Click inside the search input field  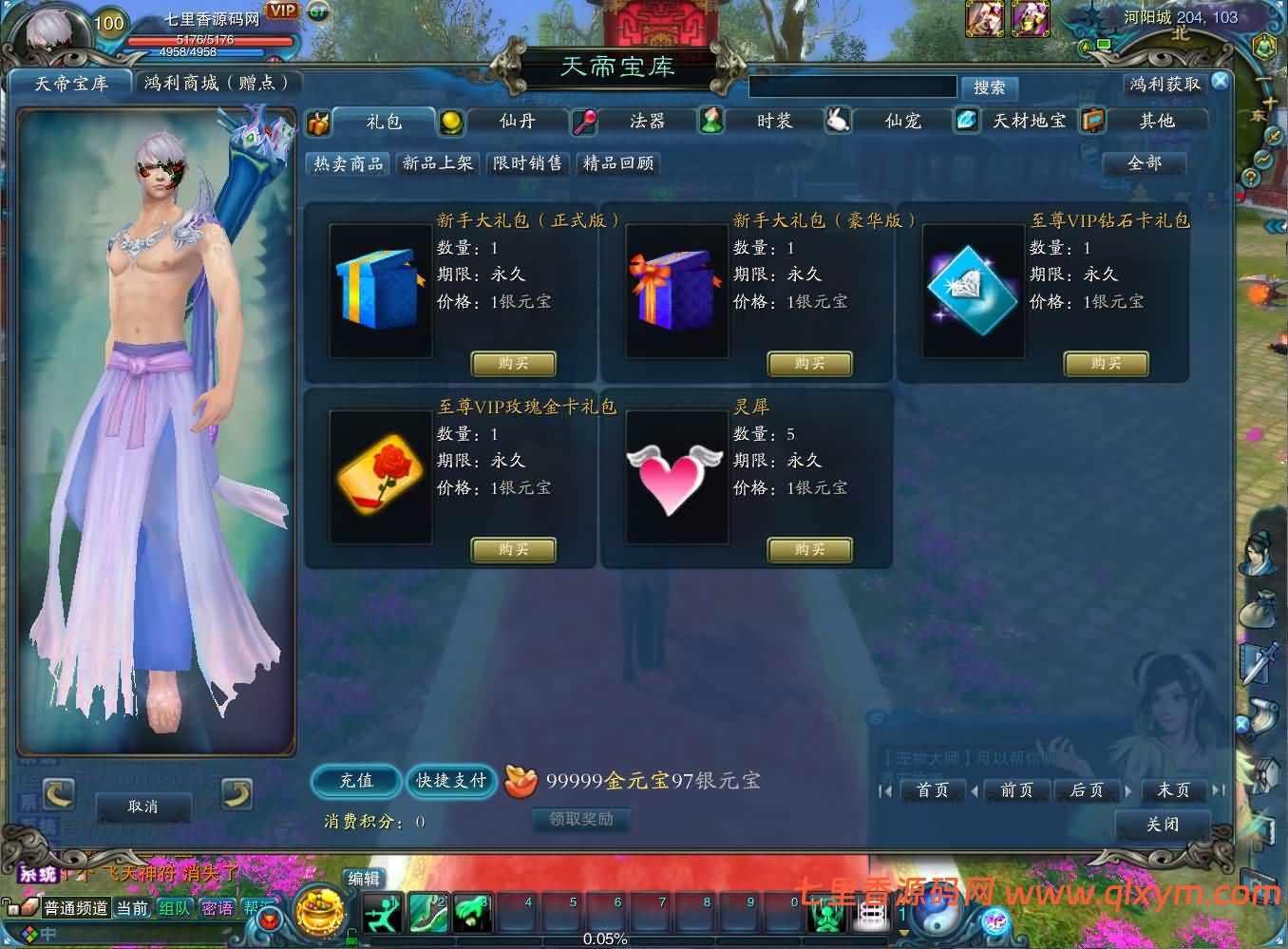852,86
